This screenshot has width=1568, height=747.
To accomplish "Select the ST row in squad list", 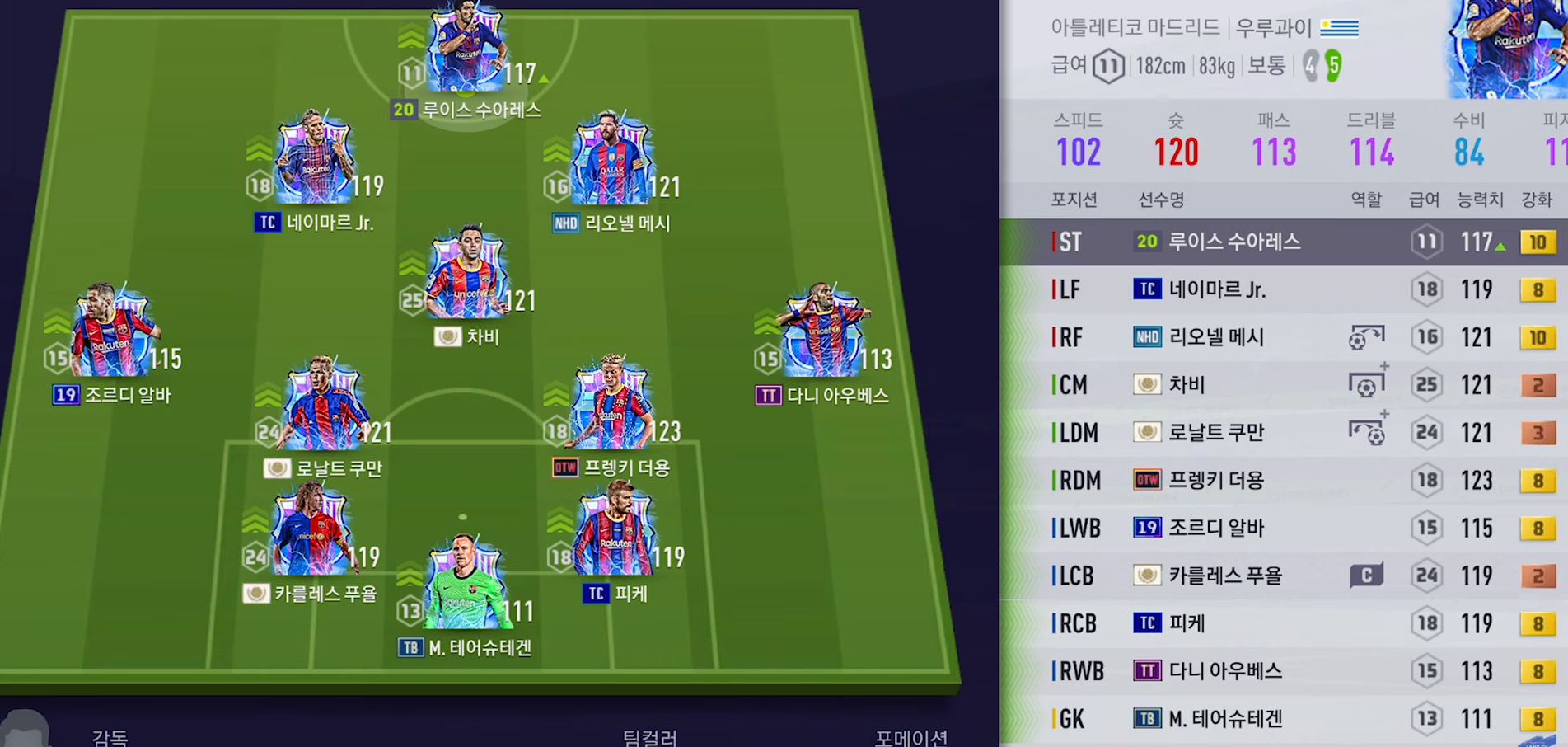I will click(1284, 242).
